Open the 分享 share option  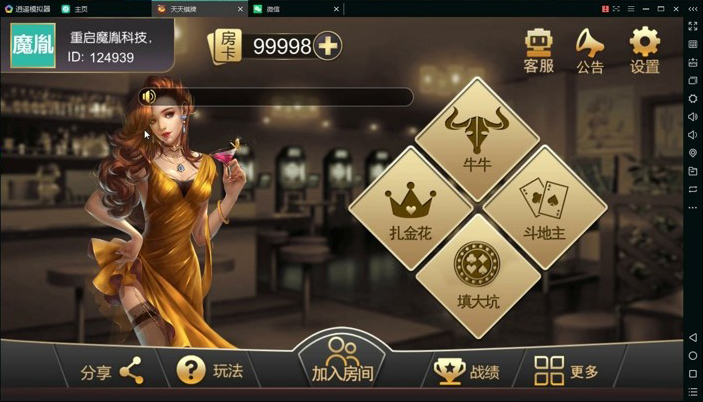112,372
